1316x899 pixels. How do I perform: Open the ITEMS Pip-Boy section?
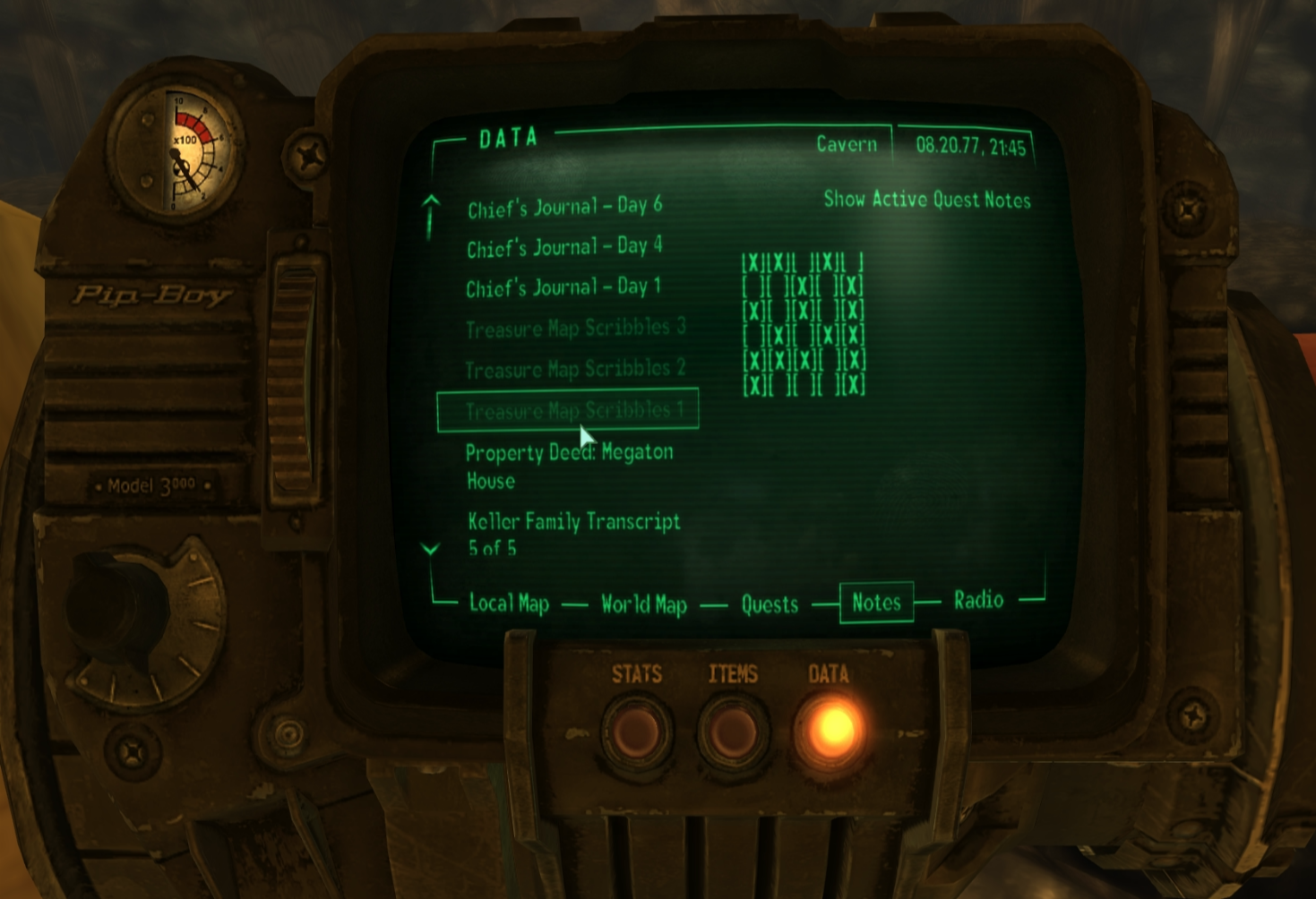(733, 732)
